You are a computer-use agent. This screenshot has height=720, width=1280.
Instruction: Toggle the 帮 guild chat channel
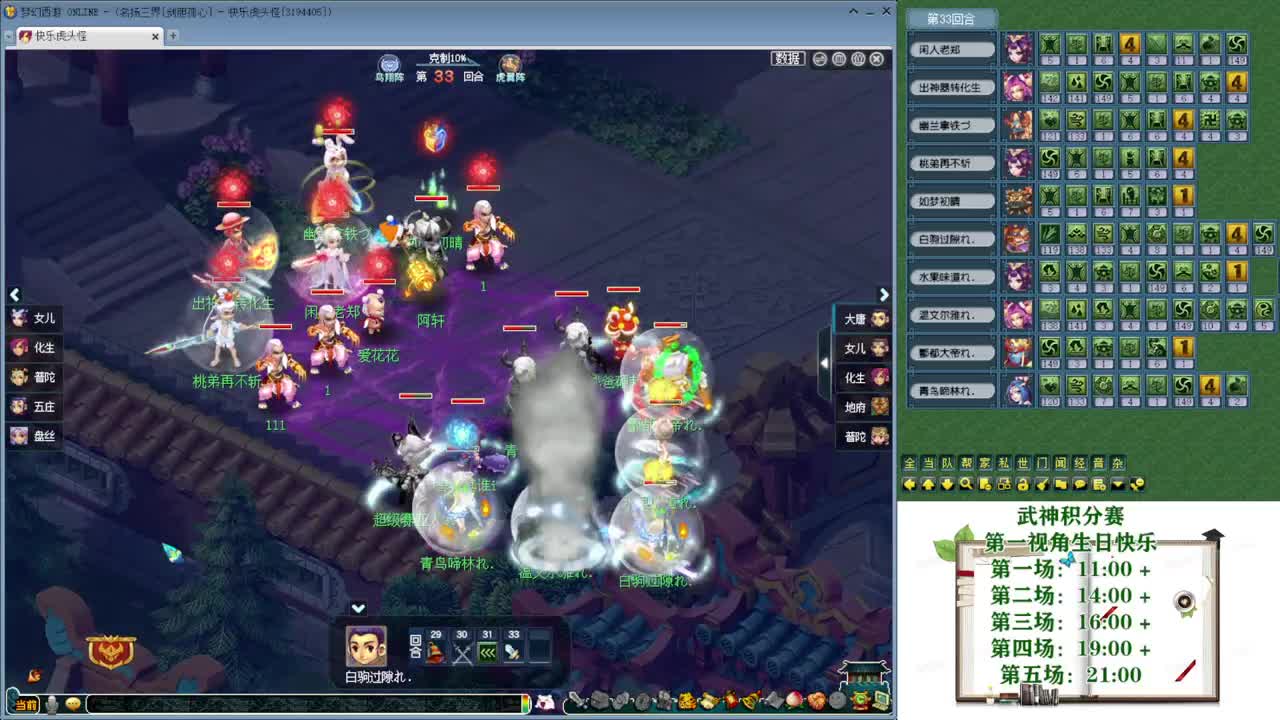click(964, 463)
